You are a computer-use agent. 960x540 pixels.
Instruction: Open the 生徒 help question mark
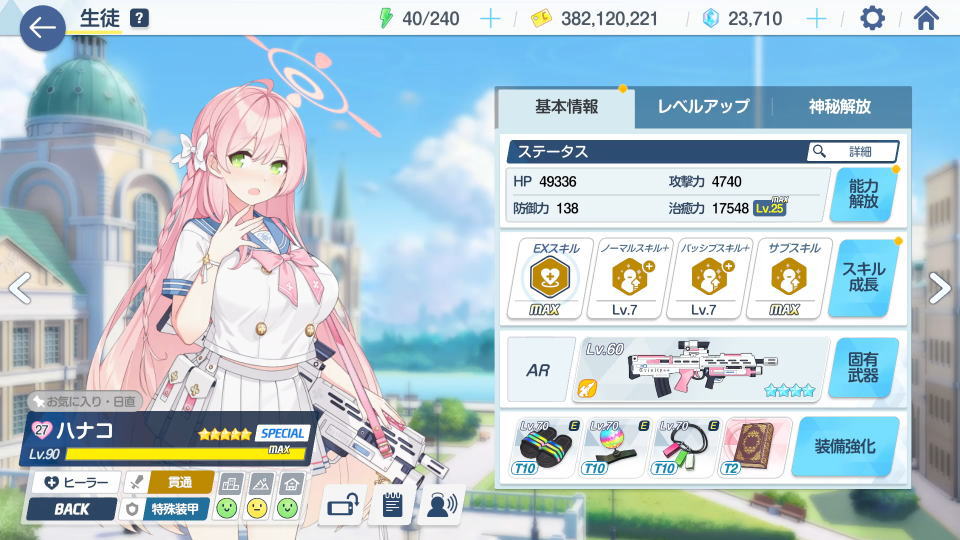(x=139, y=18)
